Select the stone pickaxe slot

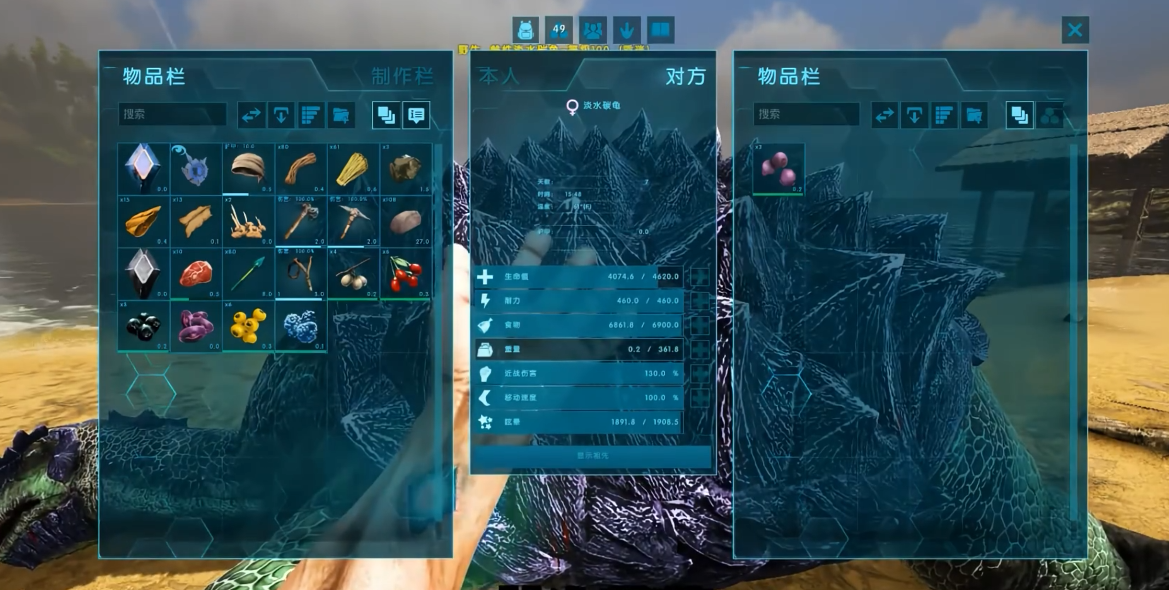pyautogui.click(x=353, y=220)
